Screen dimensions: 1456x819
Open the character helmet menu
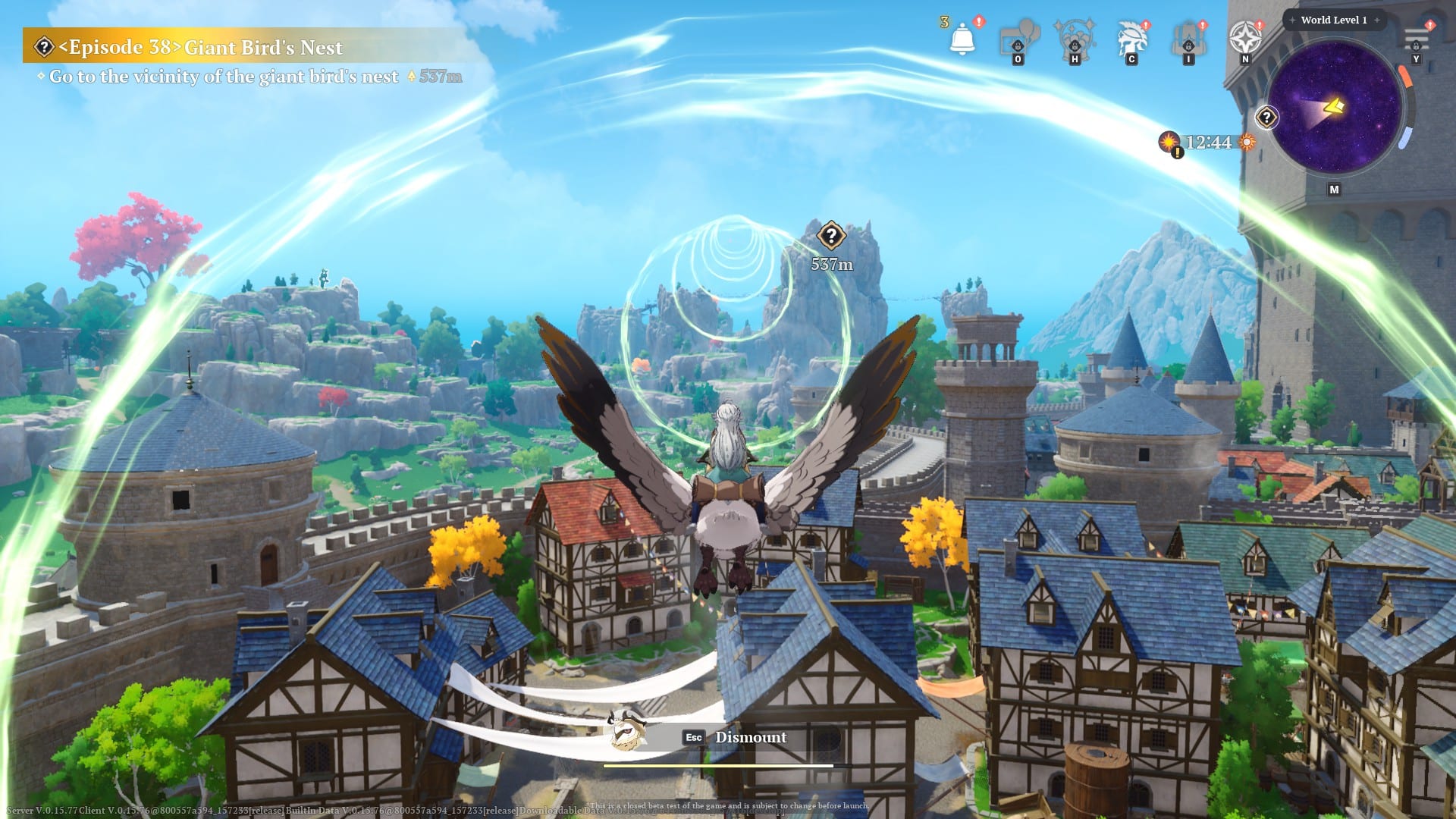[x=1131, y=38]
